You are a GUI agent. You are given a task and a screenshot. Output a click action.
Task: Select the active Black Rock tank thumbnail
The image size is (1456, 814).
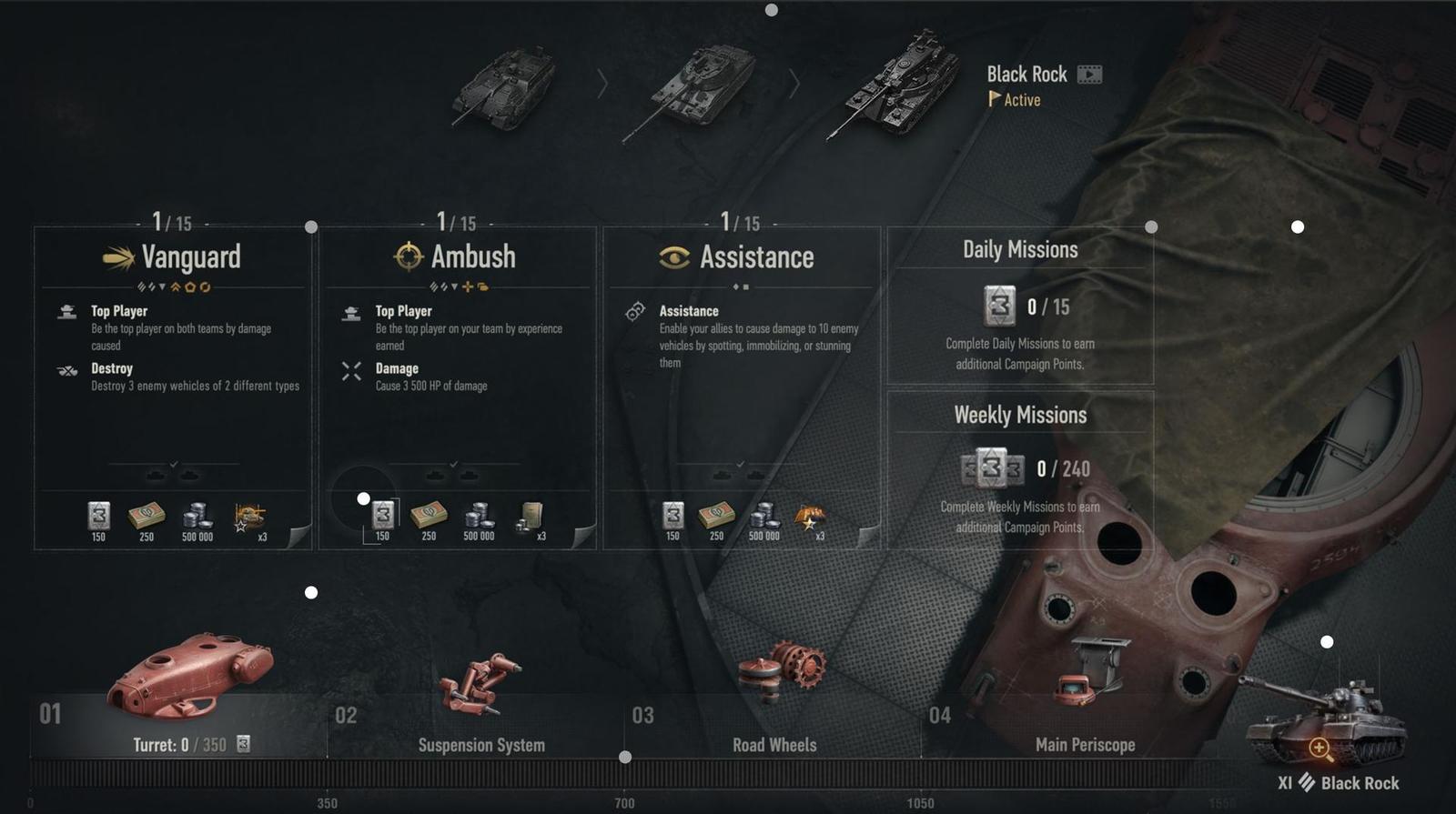(x=896, y=84)
